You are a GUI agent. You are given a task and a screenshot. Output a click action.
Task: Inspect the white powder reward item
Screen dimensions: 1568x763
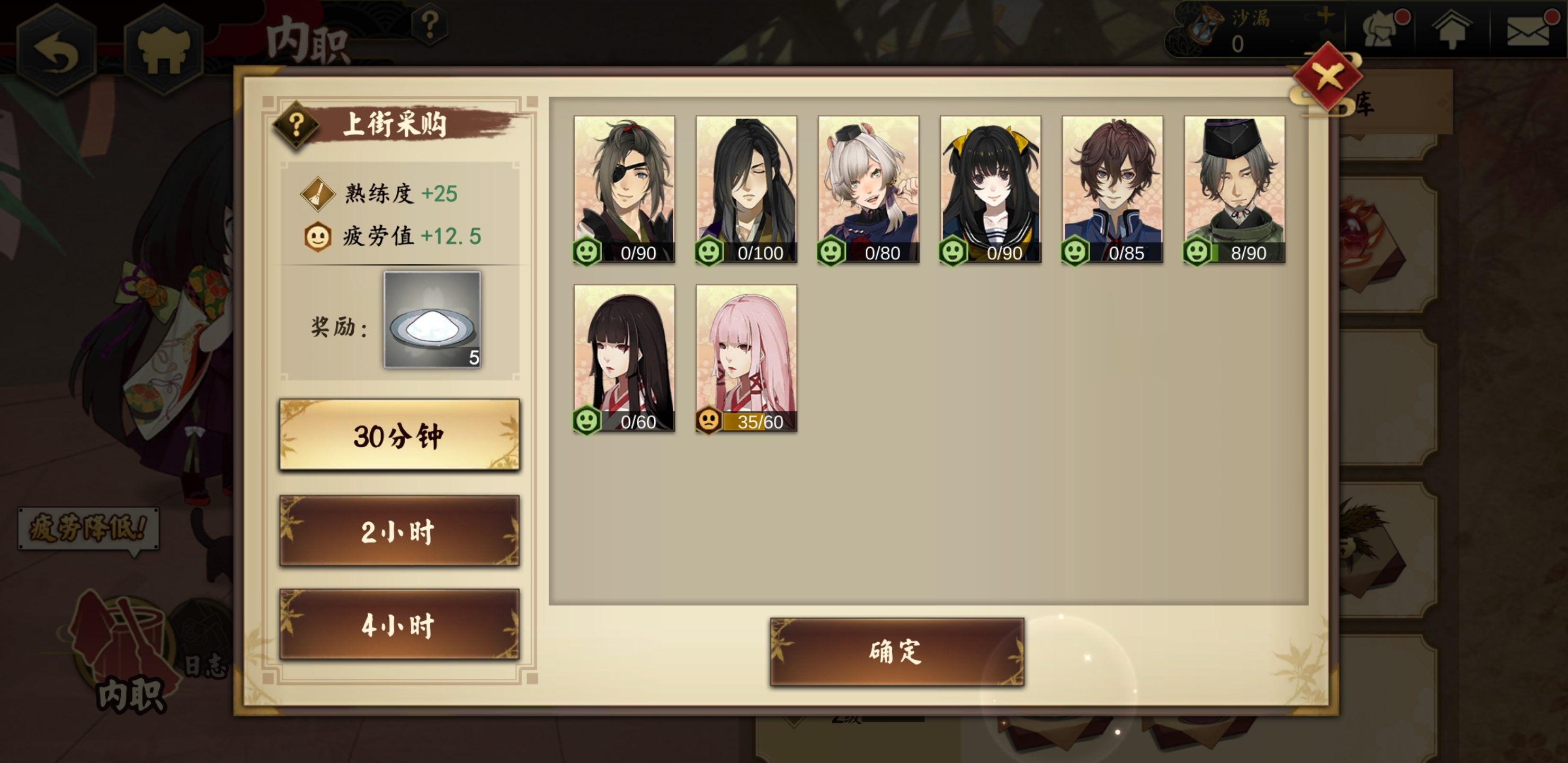click(432, 320)
